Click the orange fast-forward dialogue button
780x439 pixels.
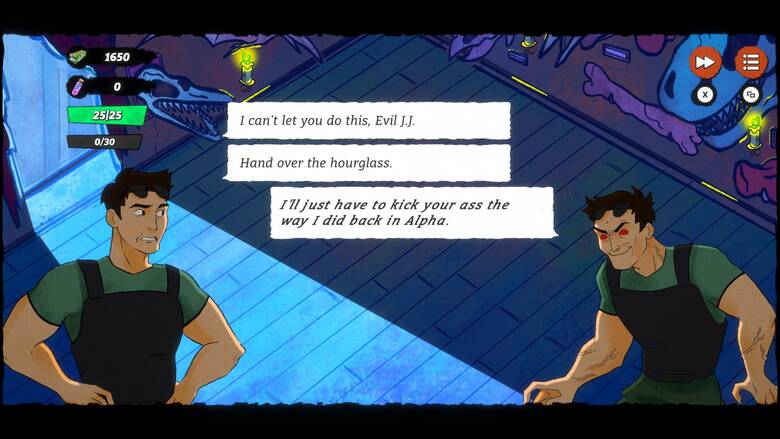click(705, 62)
